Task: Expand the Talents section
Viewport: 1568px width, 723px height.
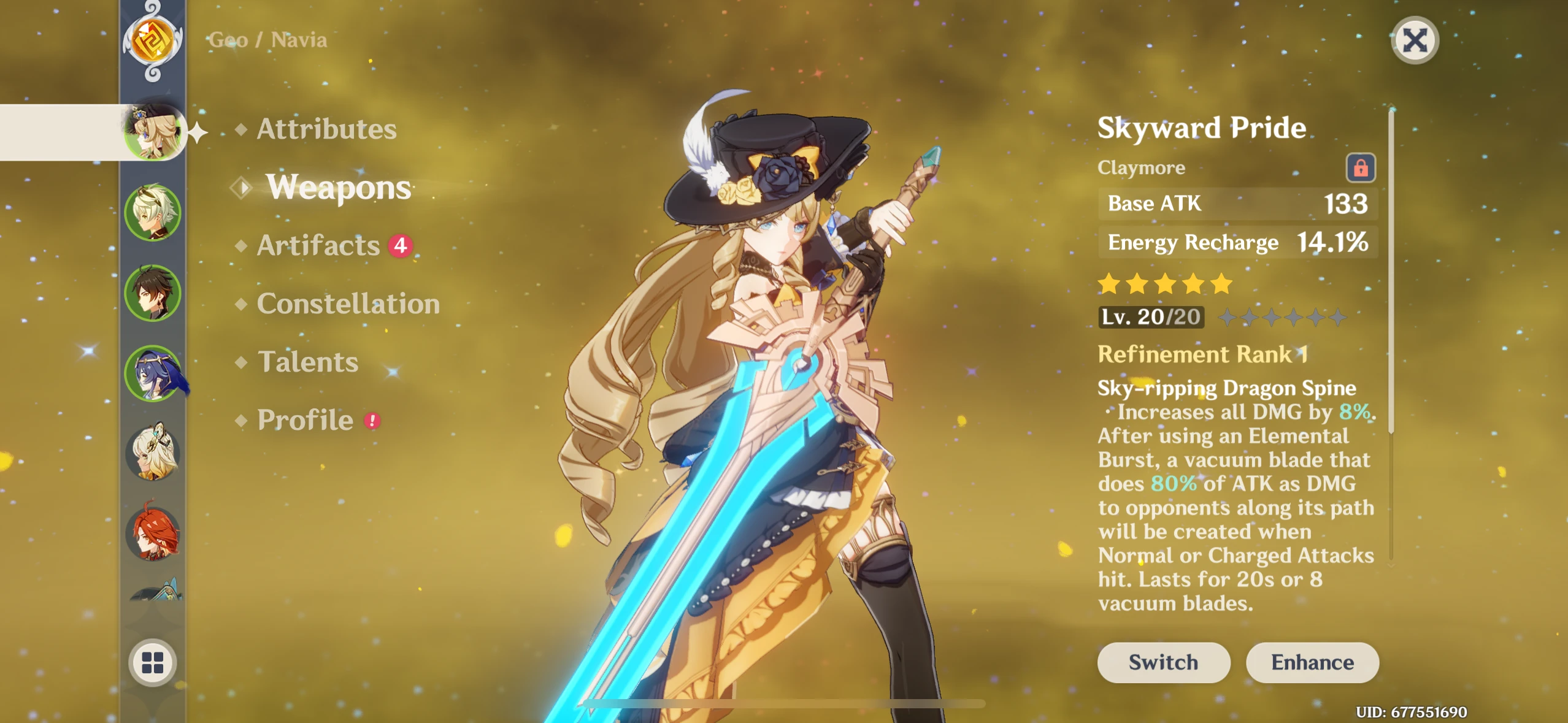Action: 309,362
